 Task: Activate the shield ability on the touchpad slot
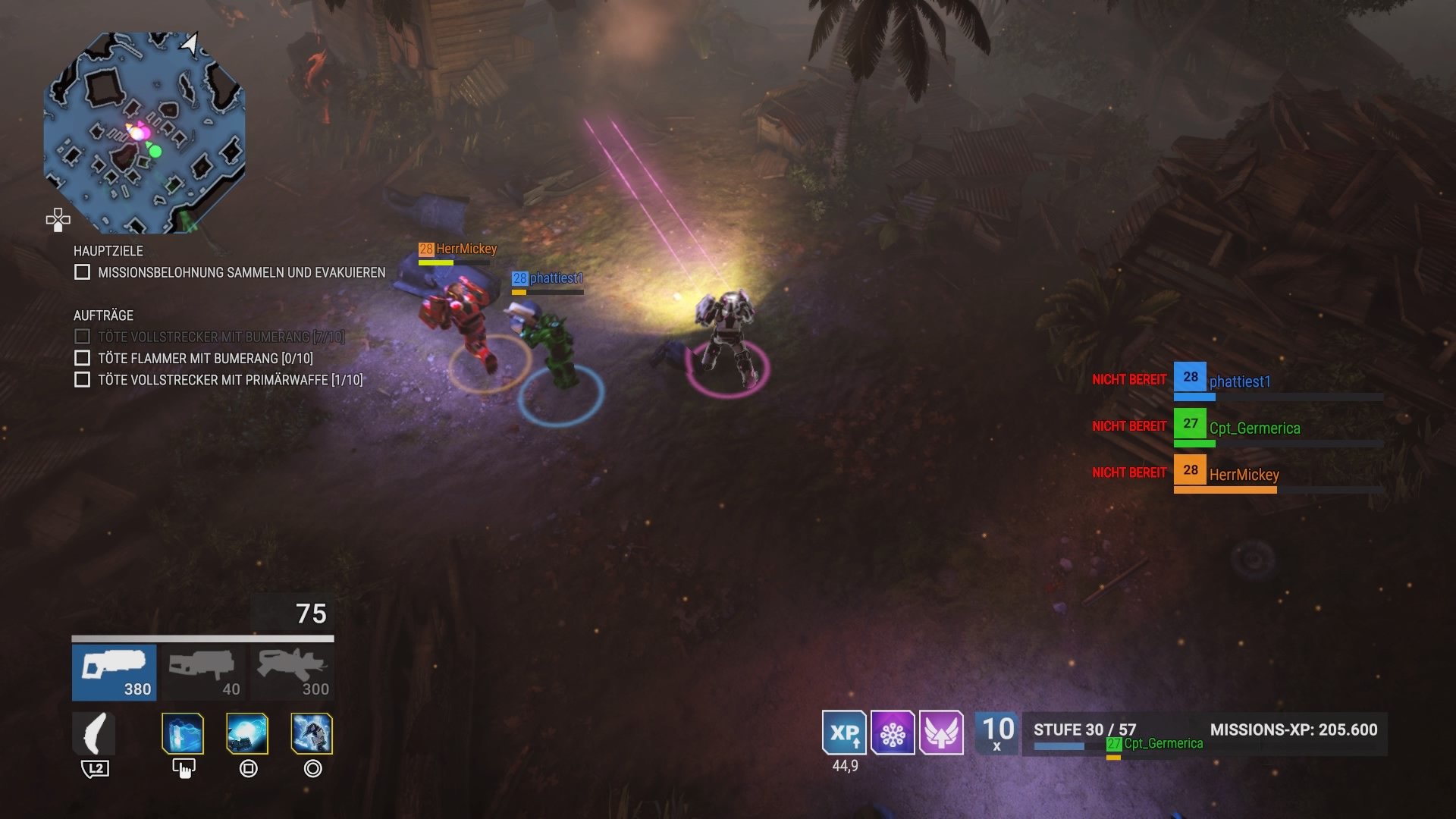tap(182, 734)
